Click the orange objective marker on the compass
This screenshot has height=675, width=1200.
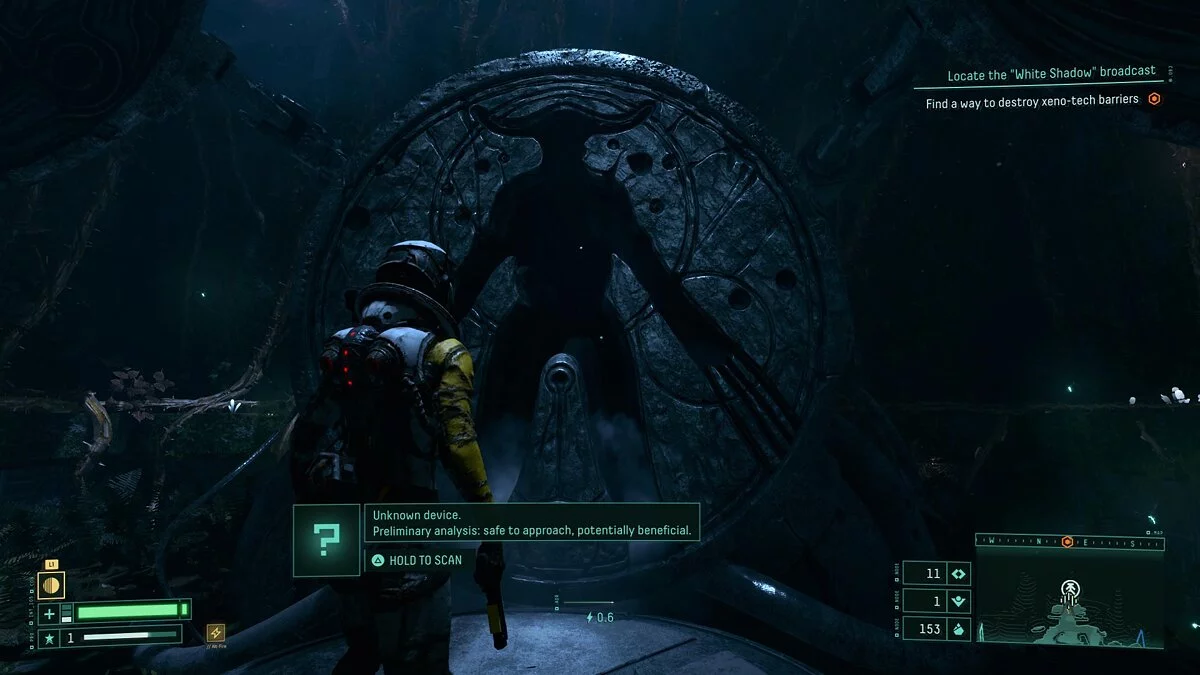tap(1067, 542)
